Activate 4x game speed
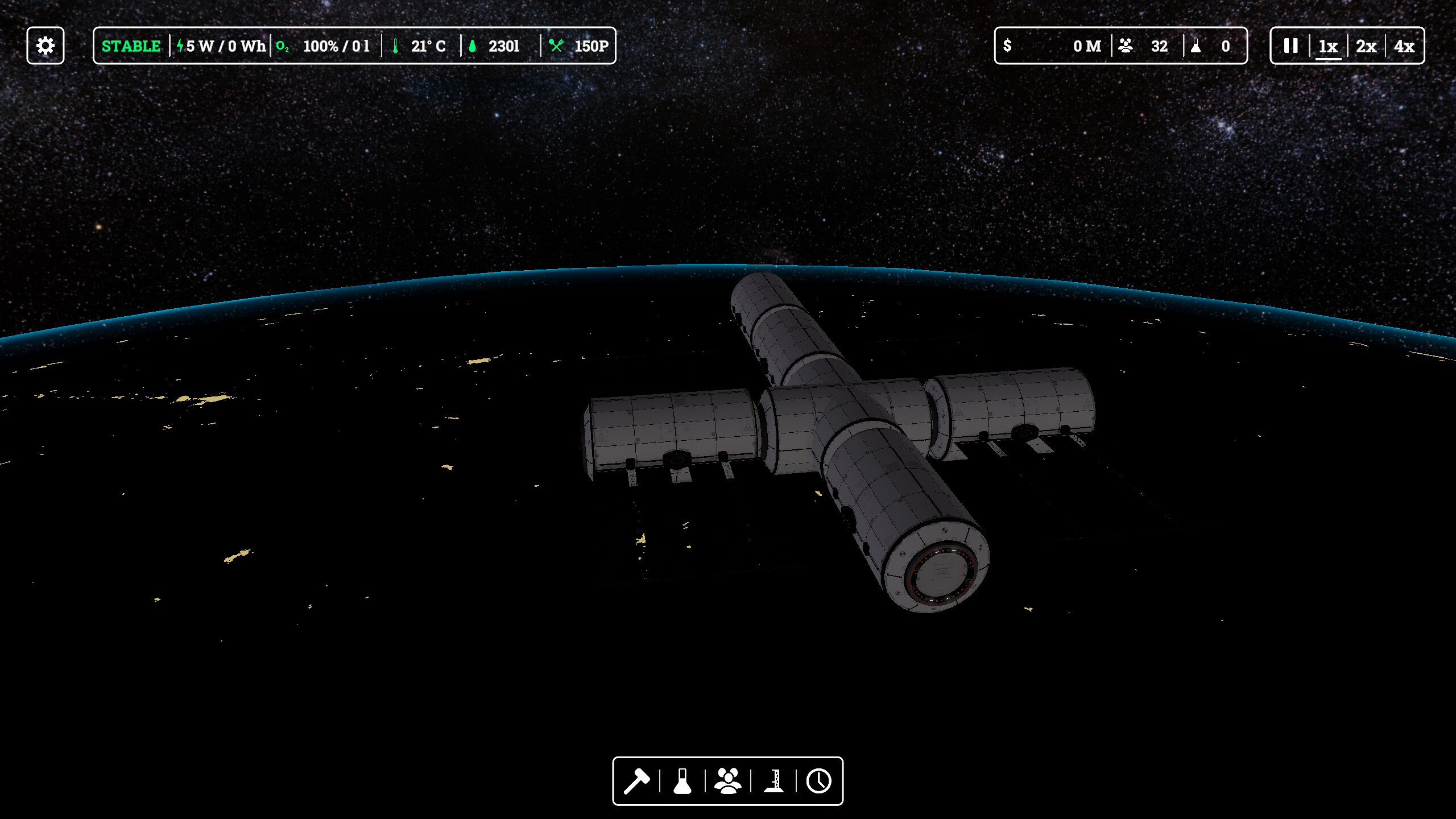This screenshot has height=819, width=1456. coord(1404,46)
